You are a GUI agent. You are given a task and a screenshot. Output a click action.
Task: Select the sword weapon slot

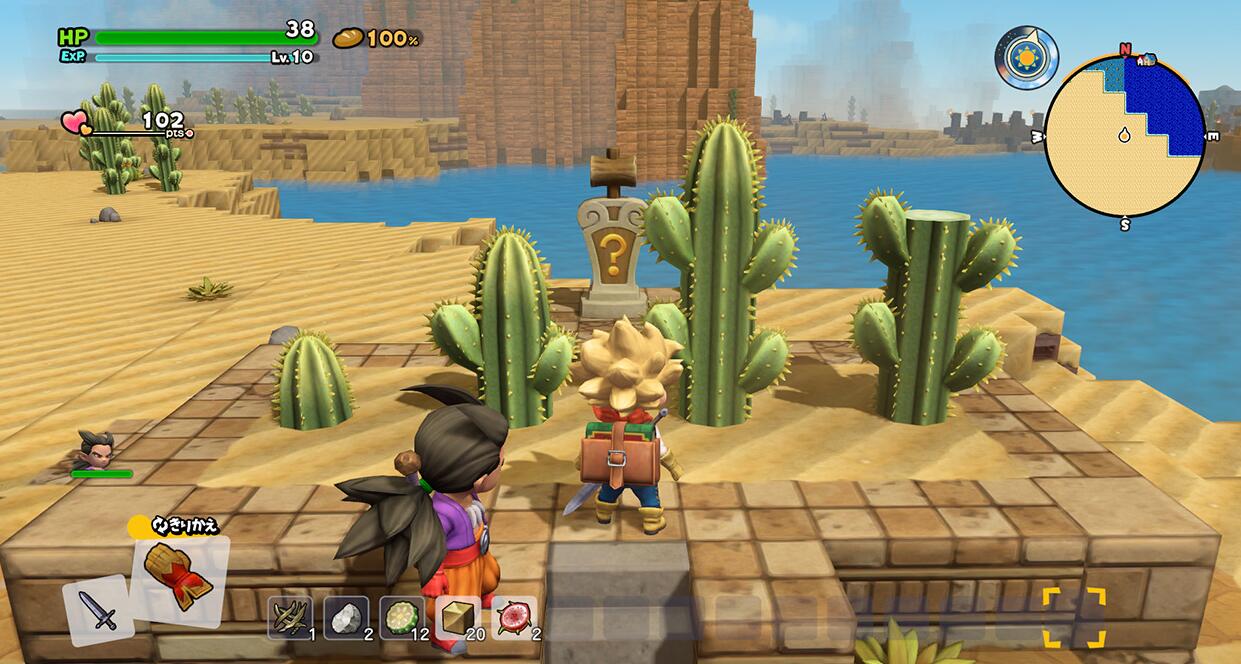point(99,609)
